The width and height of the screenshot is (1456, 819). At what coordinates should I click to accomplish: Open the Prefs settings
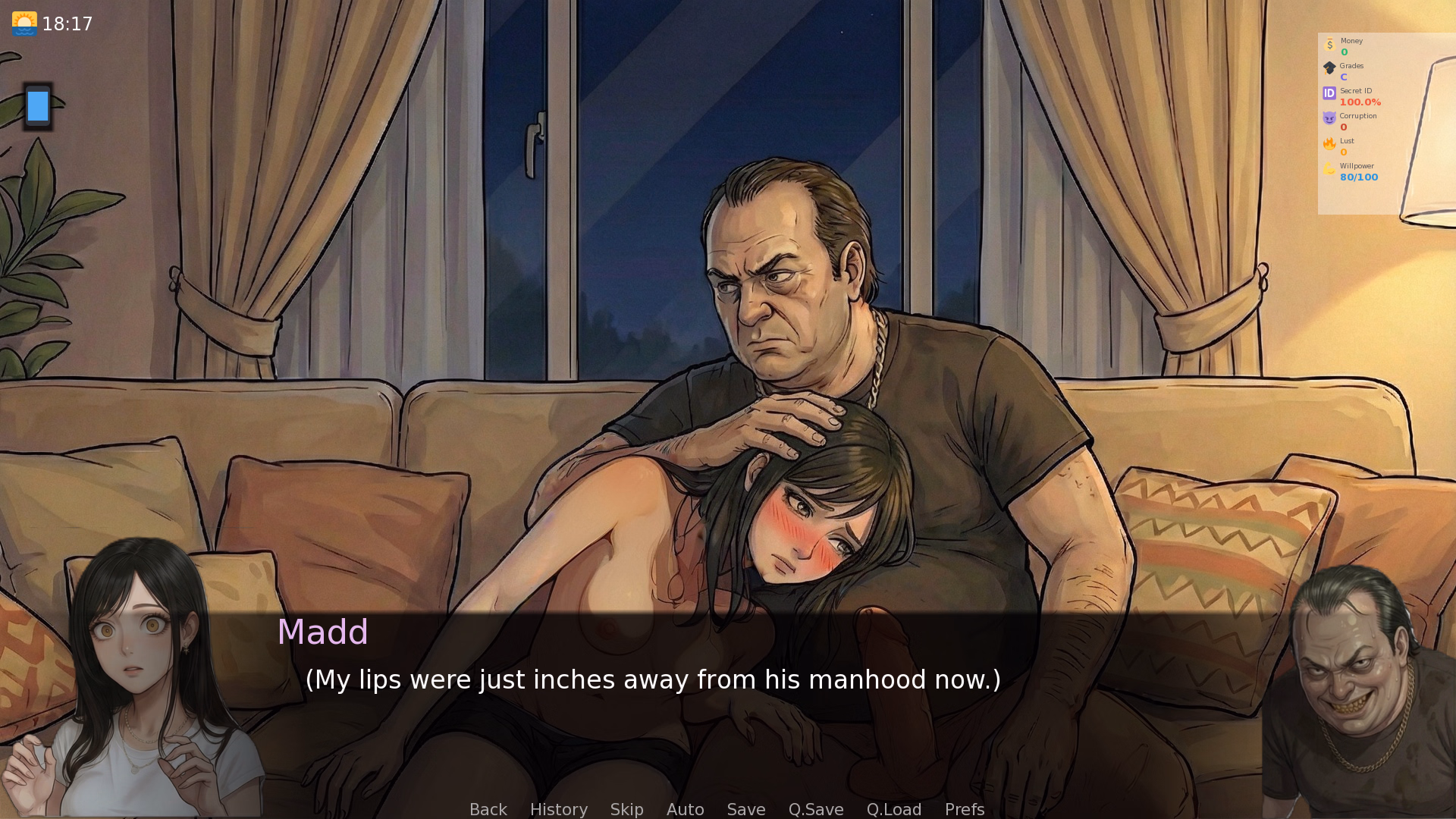coord(964,809)
